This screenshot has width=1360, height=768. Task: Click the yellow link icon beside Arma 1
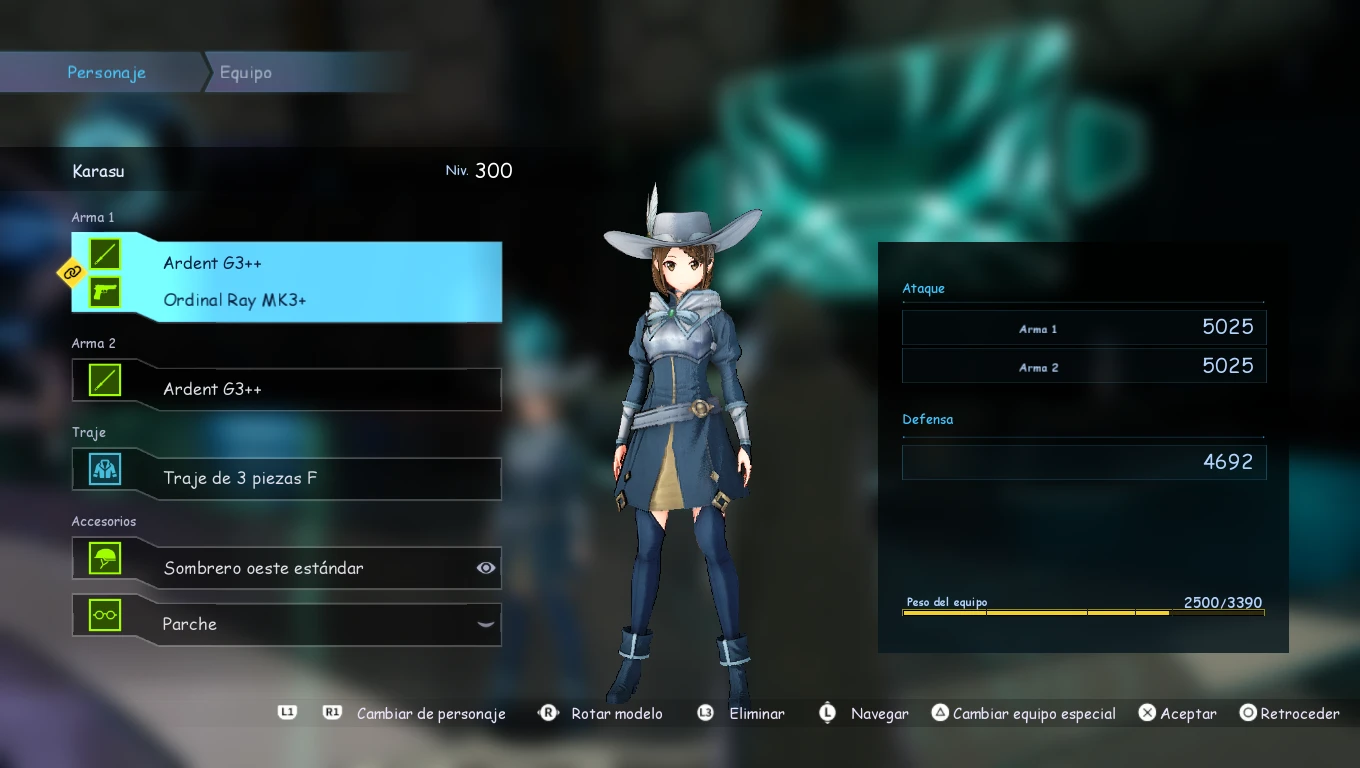pos(71,271)
